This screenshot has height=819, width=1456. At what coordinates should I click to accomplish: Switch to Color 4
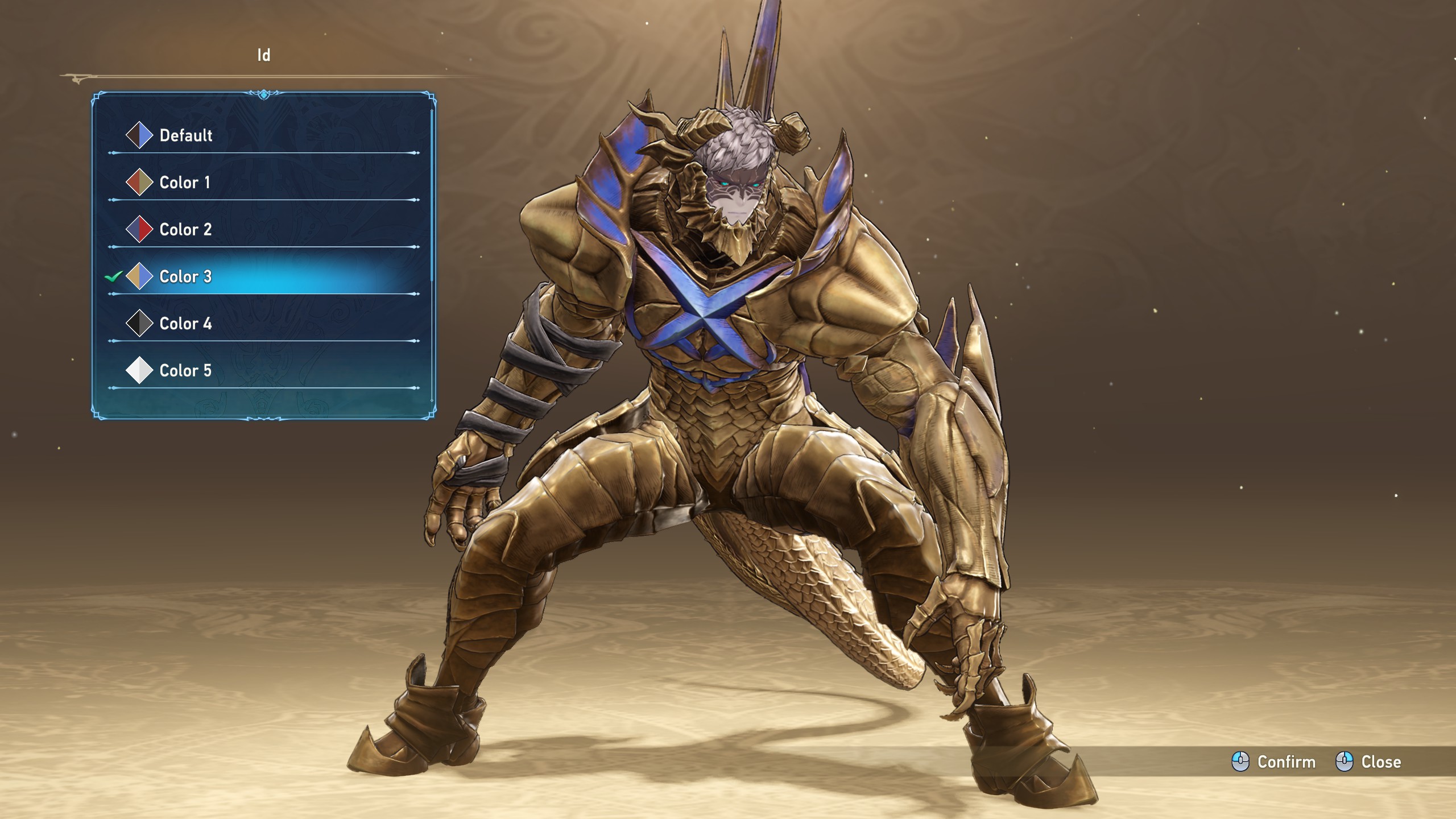pos(185,324)
